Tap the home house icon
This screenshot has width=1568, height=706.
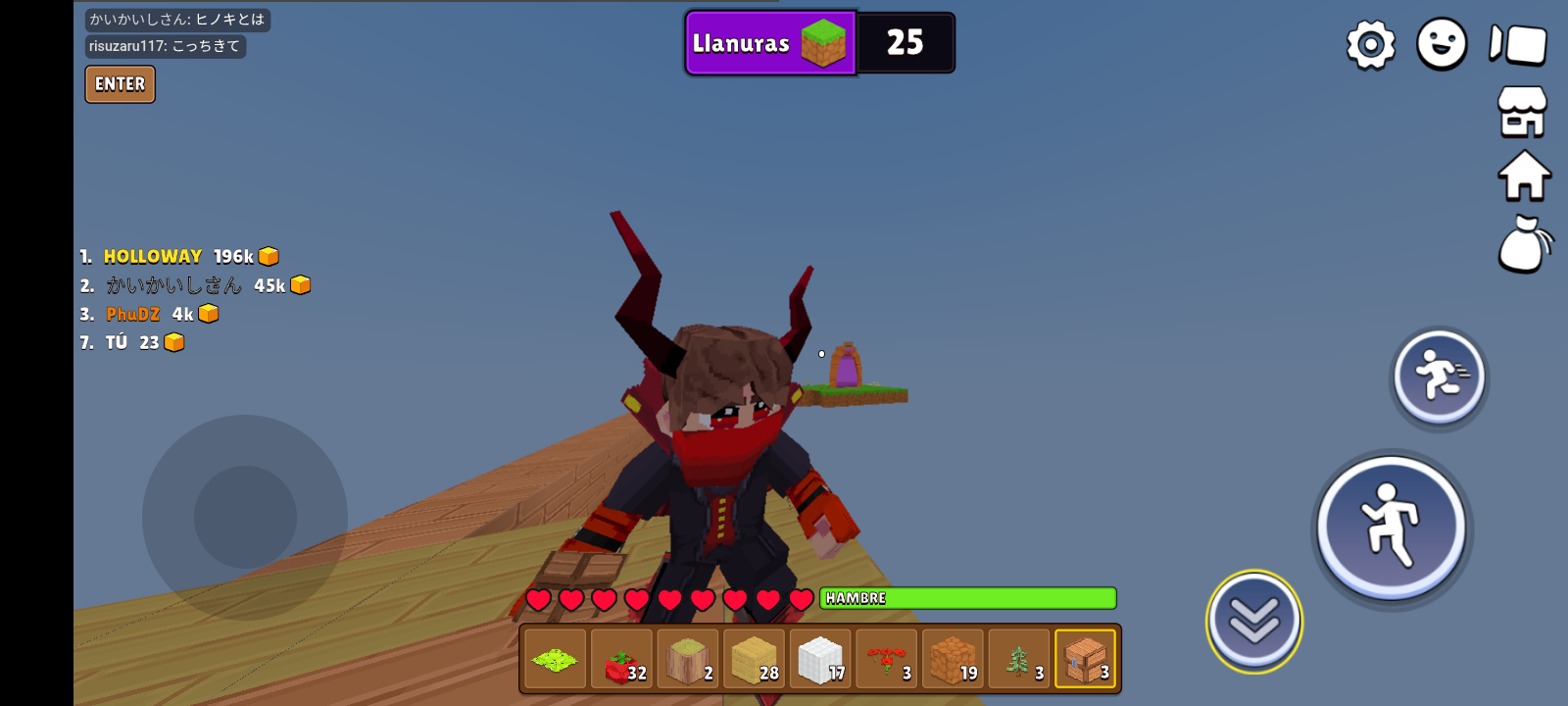[x=1524, y=176]
